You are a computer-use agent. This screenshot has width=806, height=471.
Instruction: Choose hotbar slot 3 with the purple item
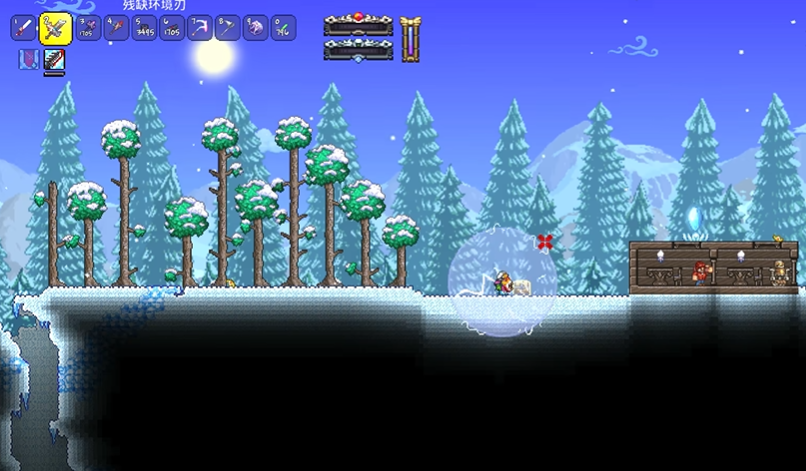[87, 28]
